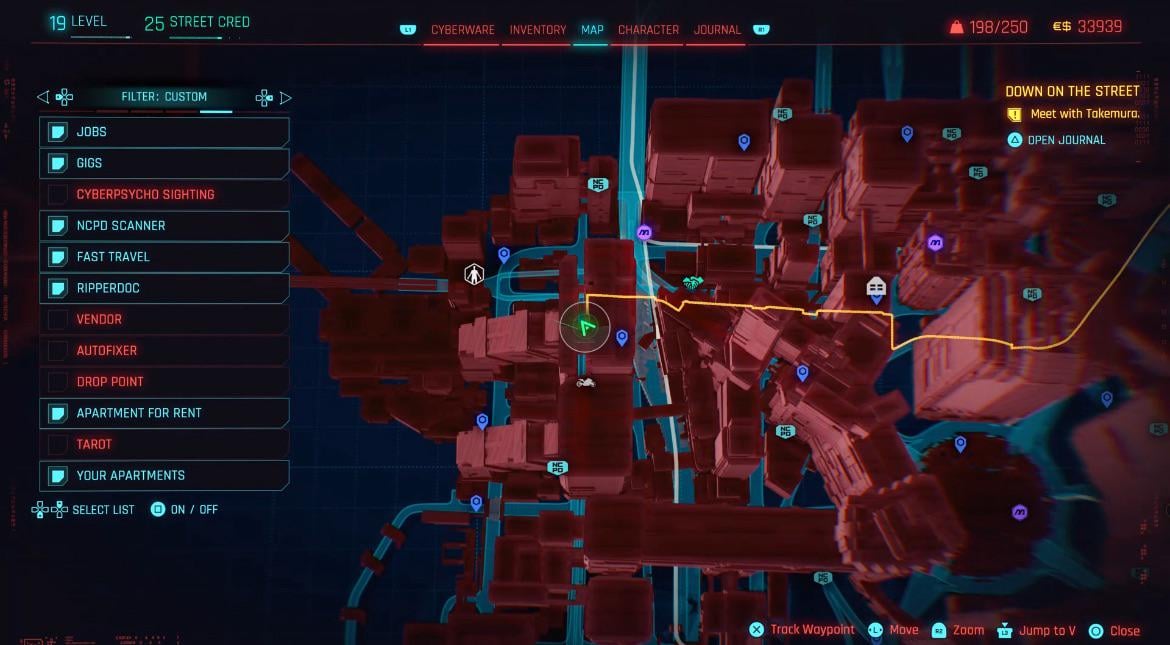Viewport: 1170px width, 645px height.
Task: Toggle the Gigs filter entry
Action: pos(165,163)
